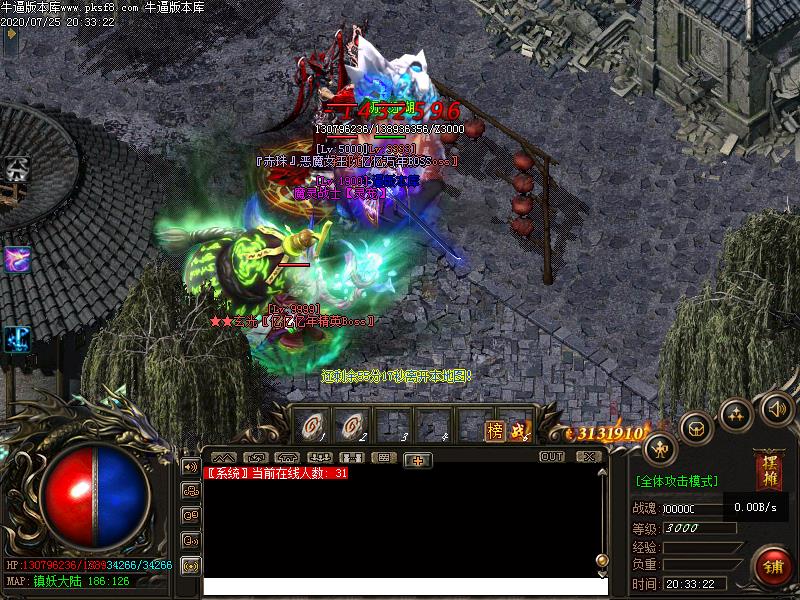Click the grey 公 icon on left edge
The image size is (800, 600).
coord(17,168)
